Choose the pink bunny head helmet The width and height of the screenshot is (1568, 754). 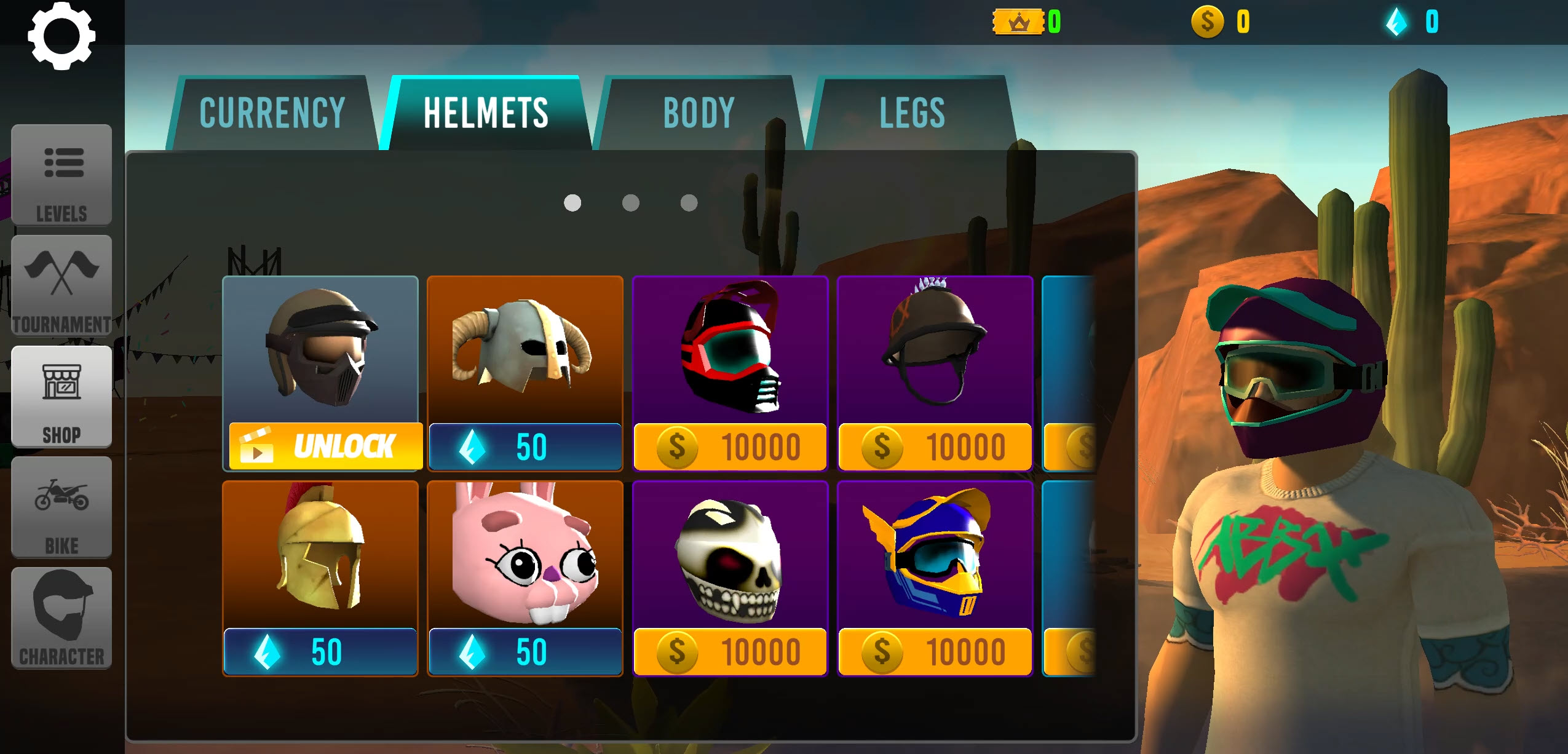[x=525, y=651]
